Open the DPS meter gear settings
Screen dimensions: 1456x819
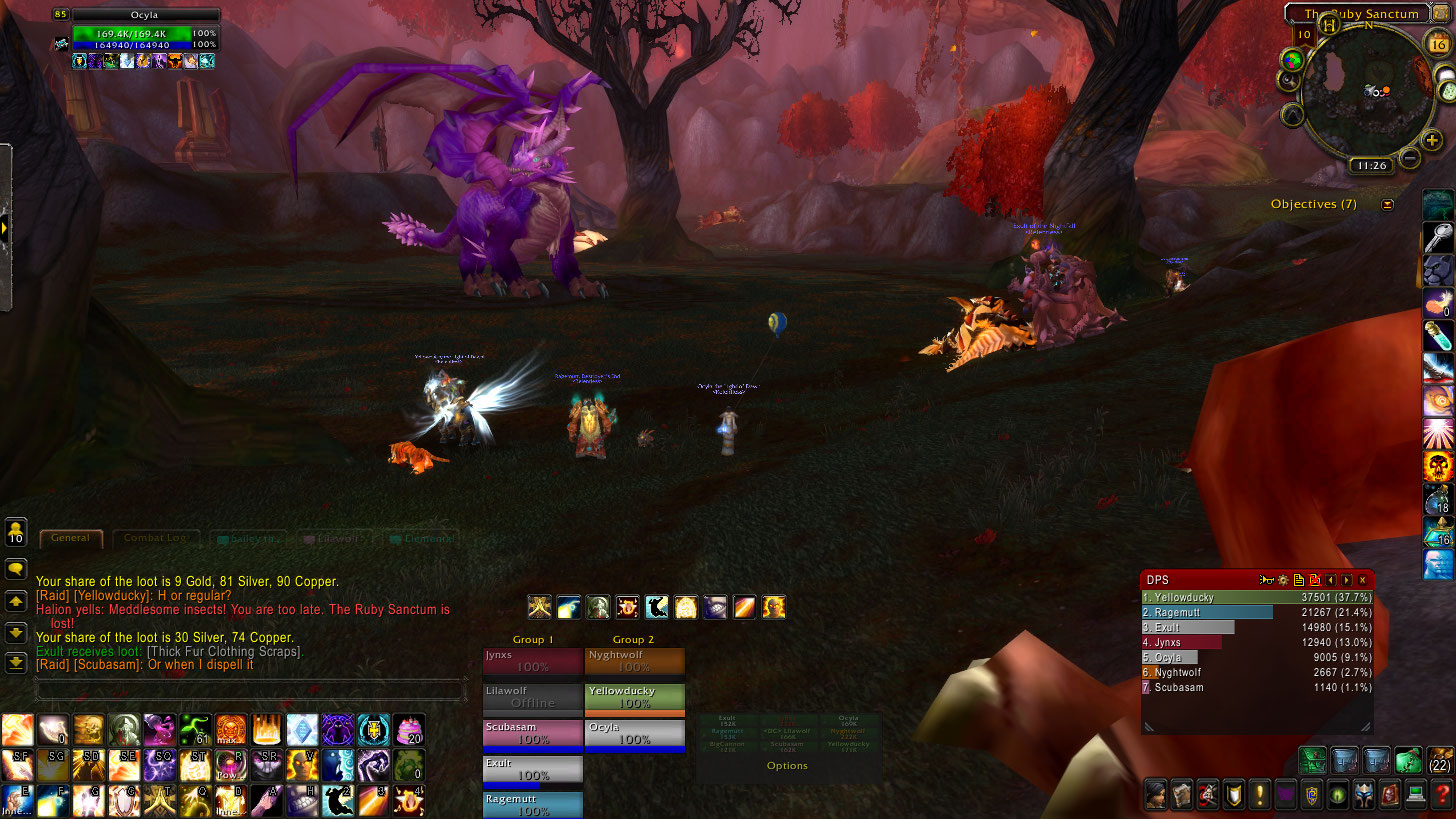coord(1283,580)
